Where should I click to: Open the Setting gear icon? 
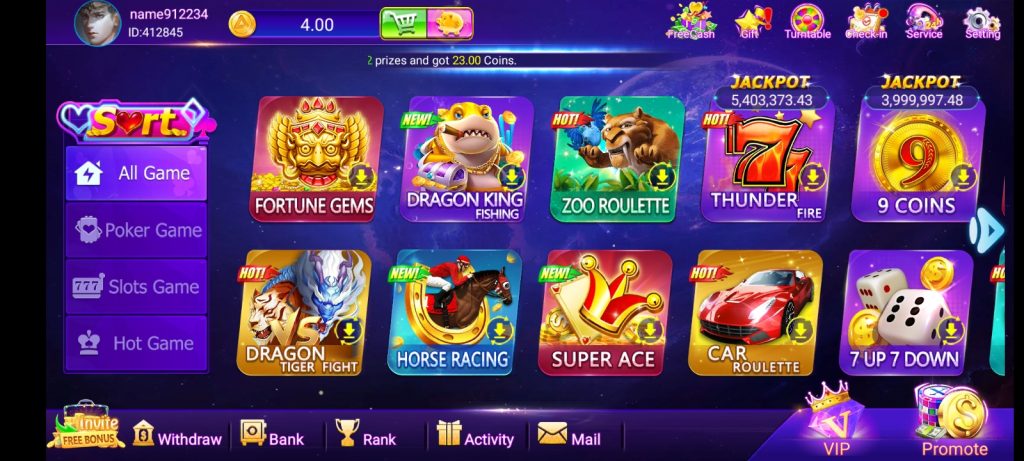click(x=982, y=22)
